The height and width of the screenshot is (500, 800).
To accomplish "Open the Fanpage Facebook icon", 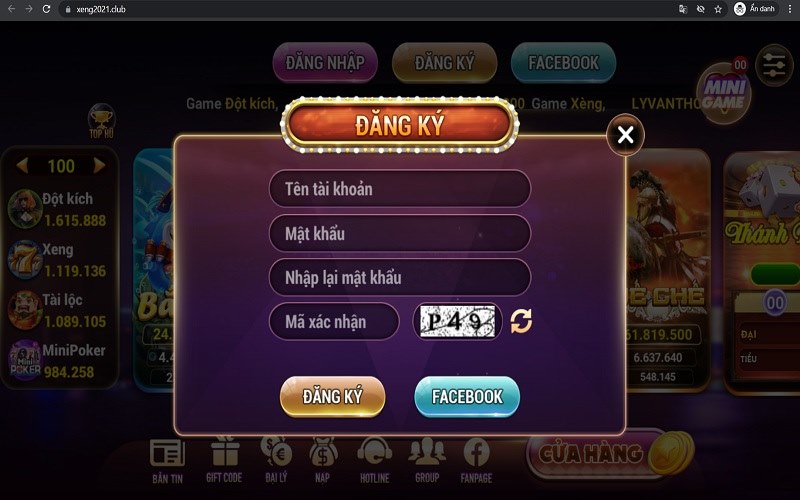I will [x=476, y=460].
